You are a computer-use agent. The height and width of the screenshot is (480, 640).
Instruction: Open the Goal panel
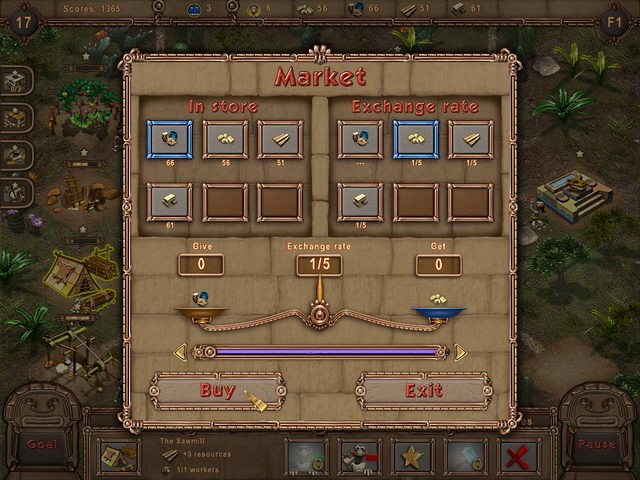tap(42, 443)
